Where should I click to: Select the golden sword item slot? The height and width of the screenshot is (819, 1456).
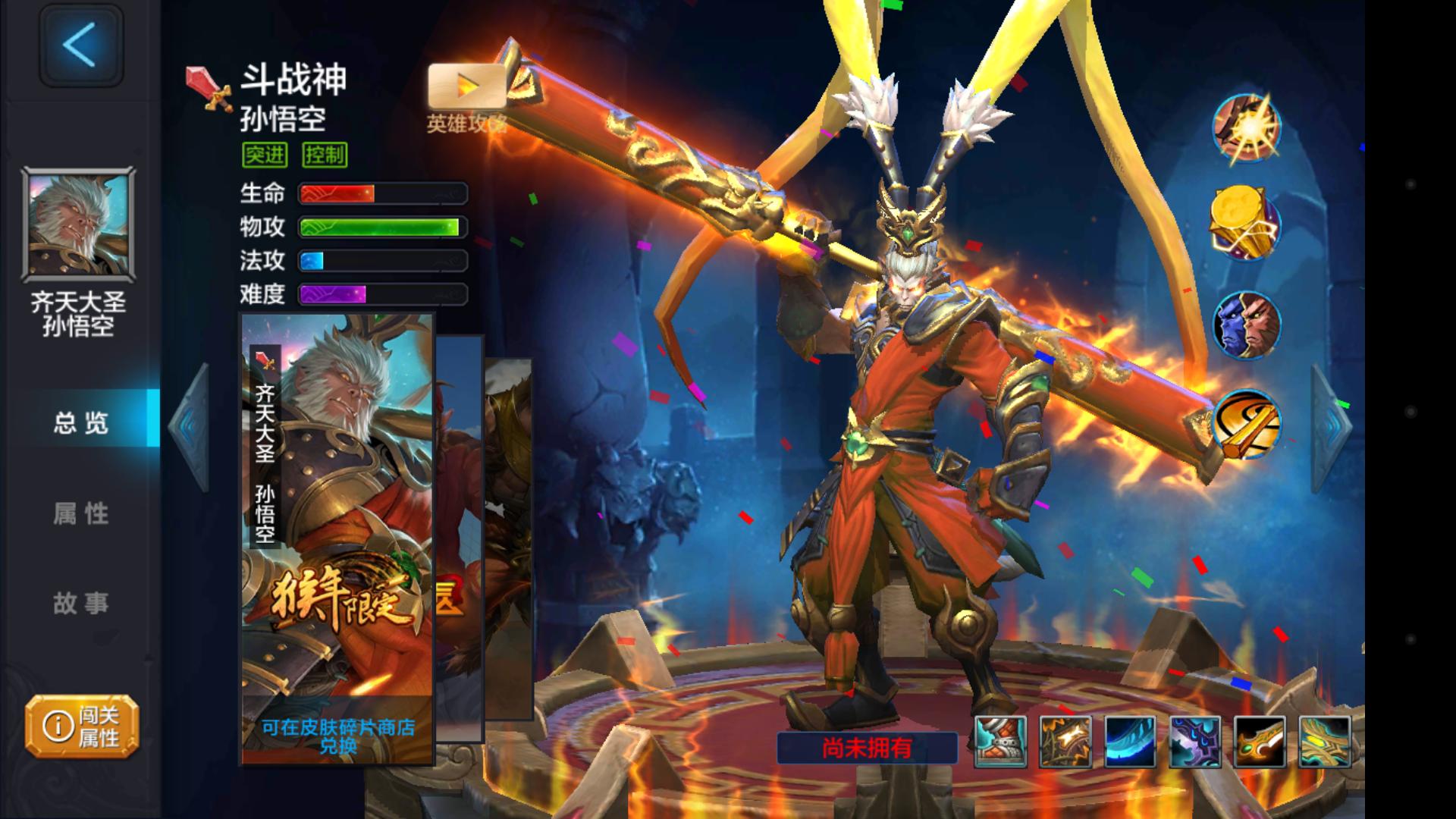click(x=1260, y=742)
